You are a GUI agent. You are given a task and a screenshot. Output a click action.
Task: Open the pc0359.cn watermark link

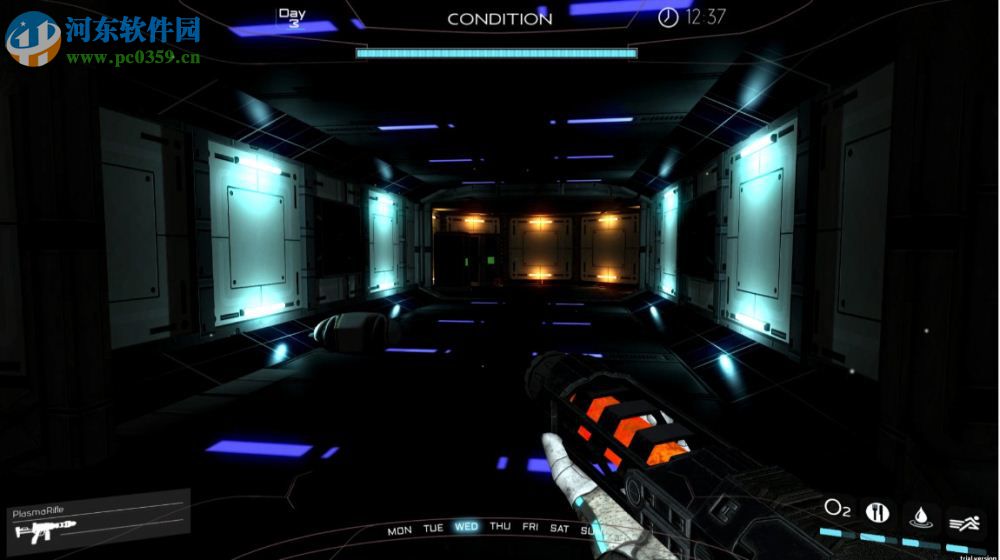133,58
